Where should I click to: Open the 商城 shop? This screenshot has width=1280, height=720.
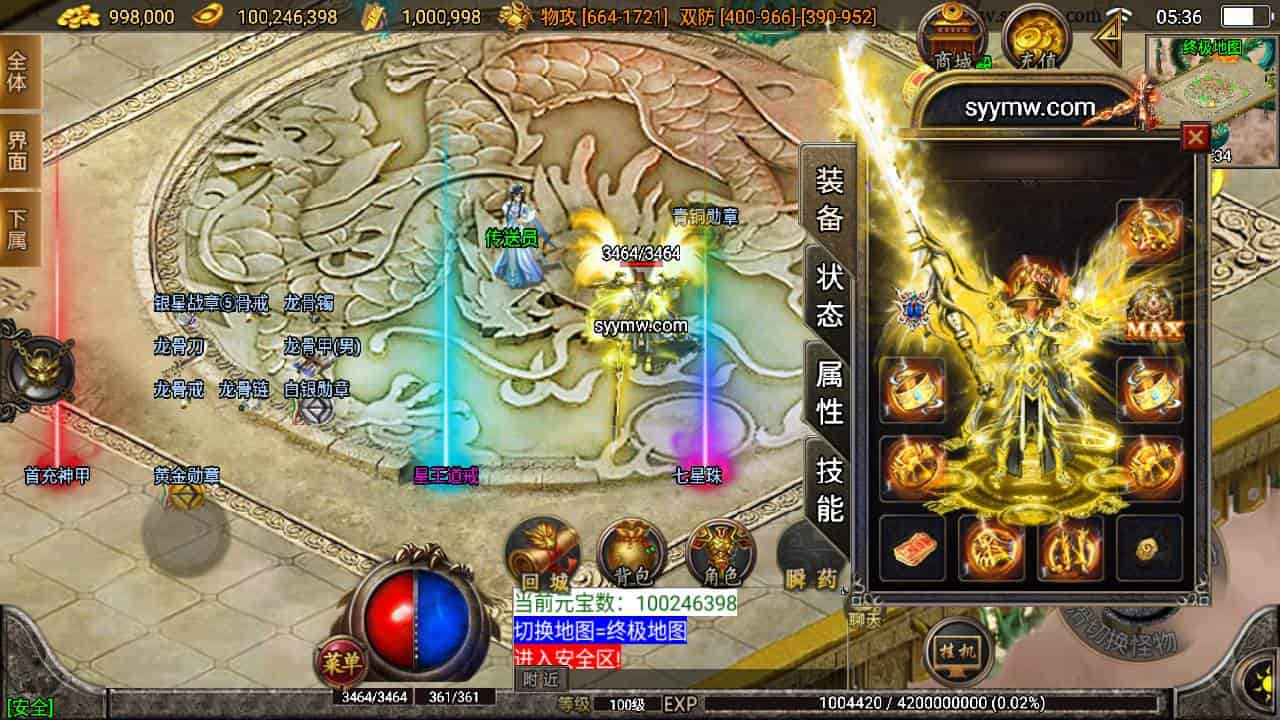coord(953,39)
